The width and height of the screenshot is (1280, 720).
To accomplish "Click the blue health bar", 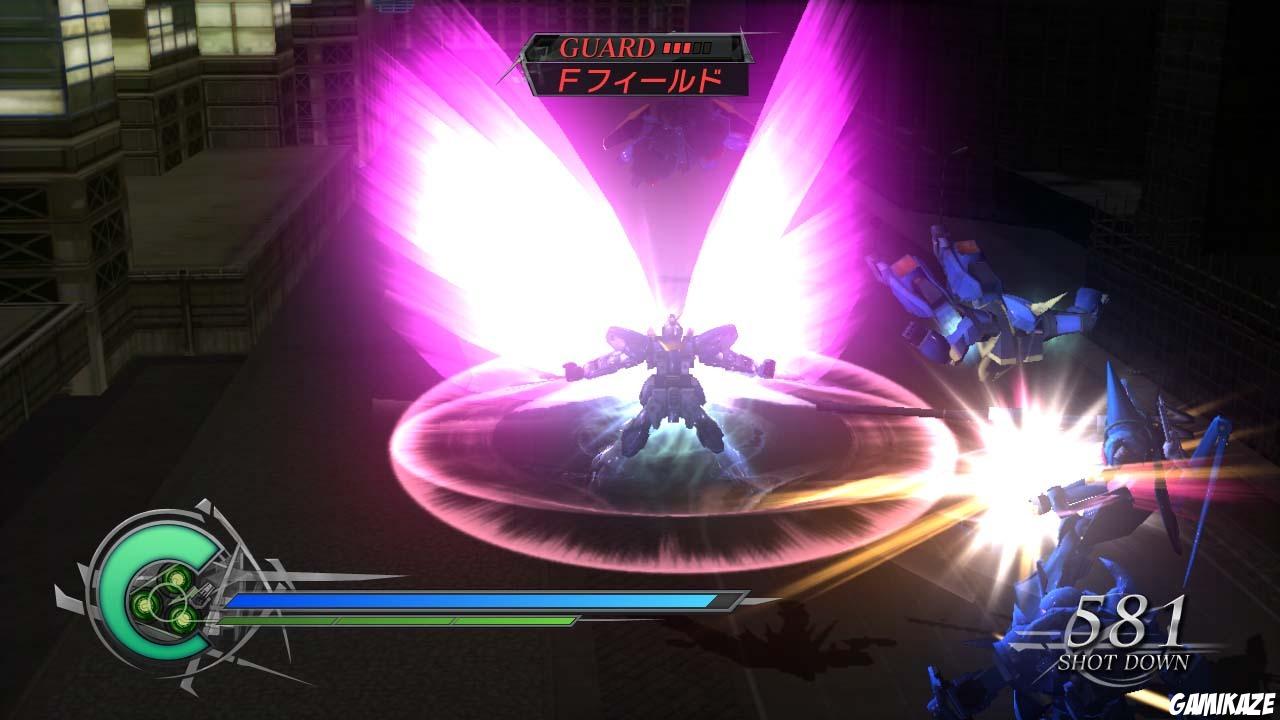I will tap(470, 602).
